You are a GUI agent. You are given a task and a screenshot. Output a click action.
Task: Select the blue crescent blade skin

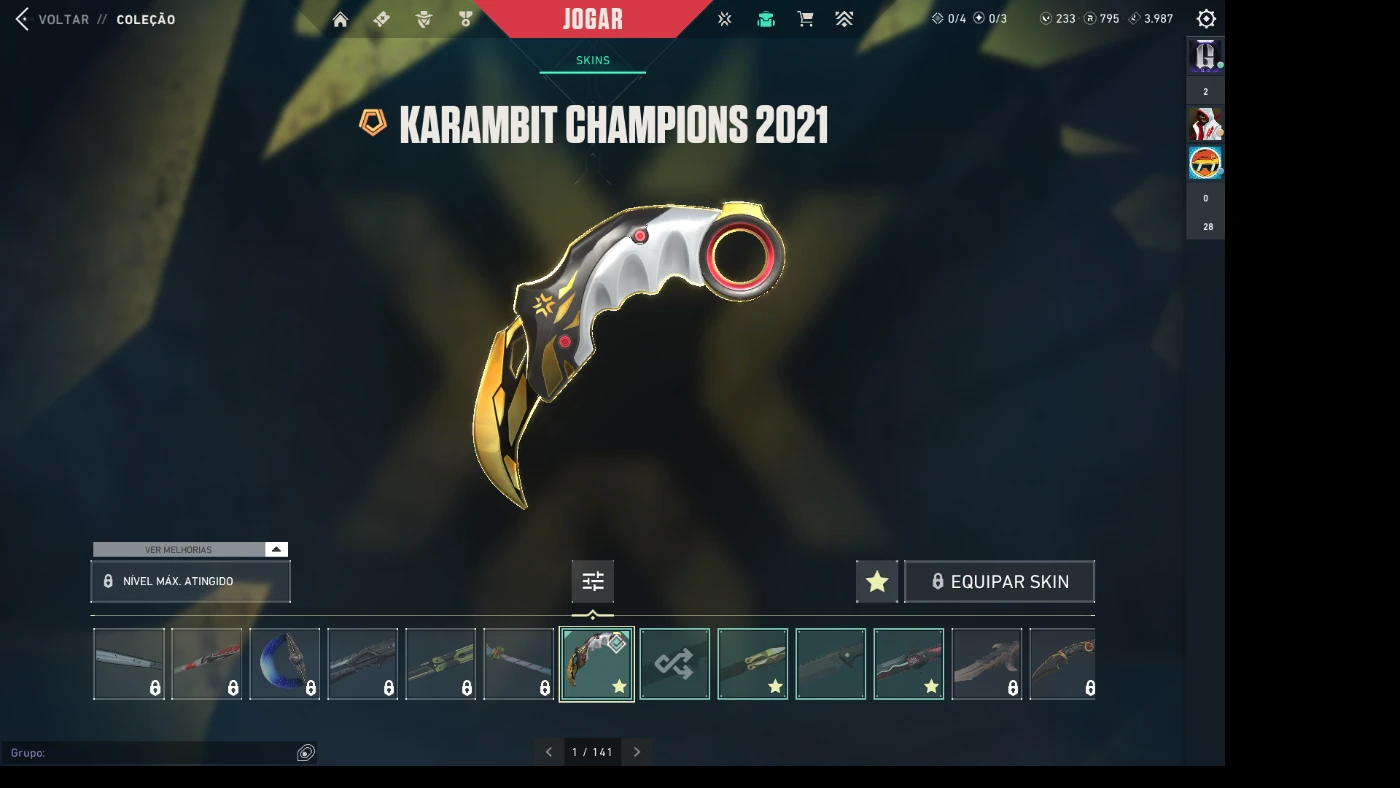285,664
